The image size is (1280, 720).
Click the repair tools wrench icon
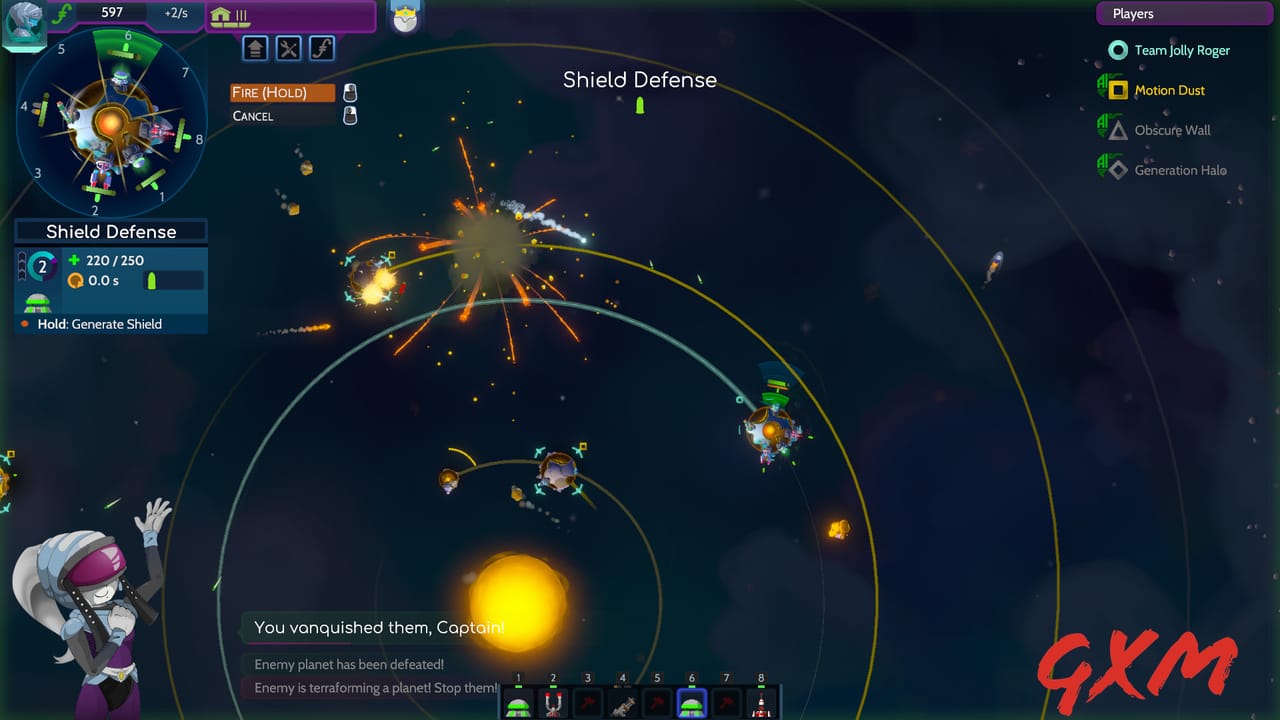pyautogui.click(x=288, y=48)
